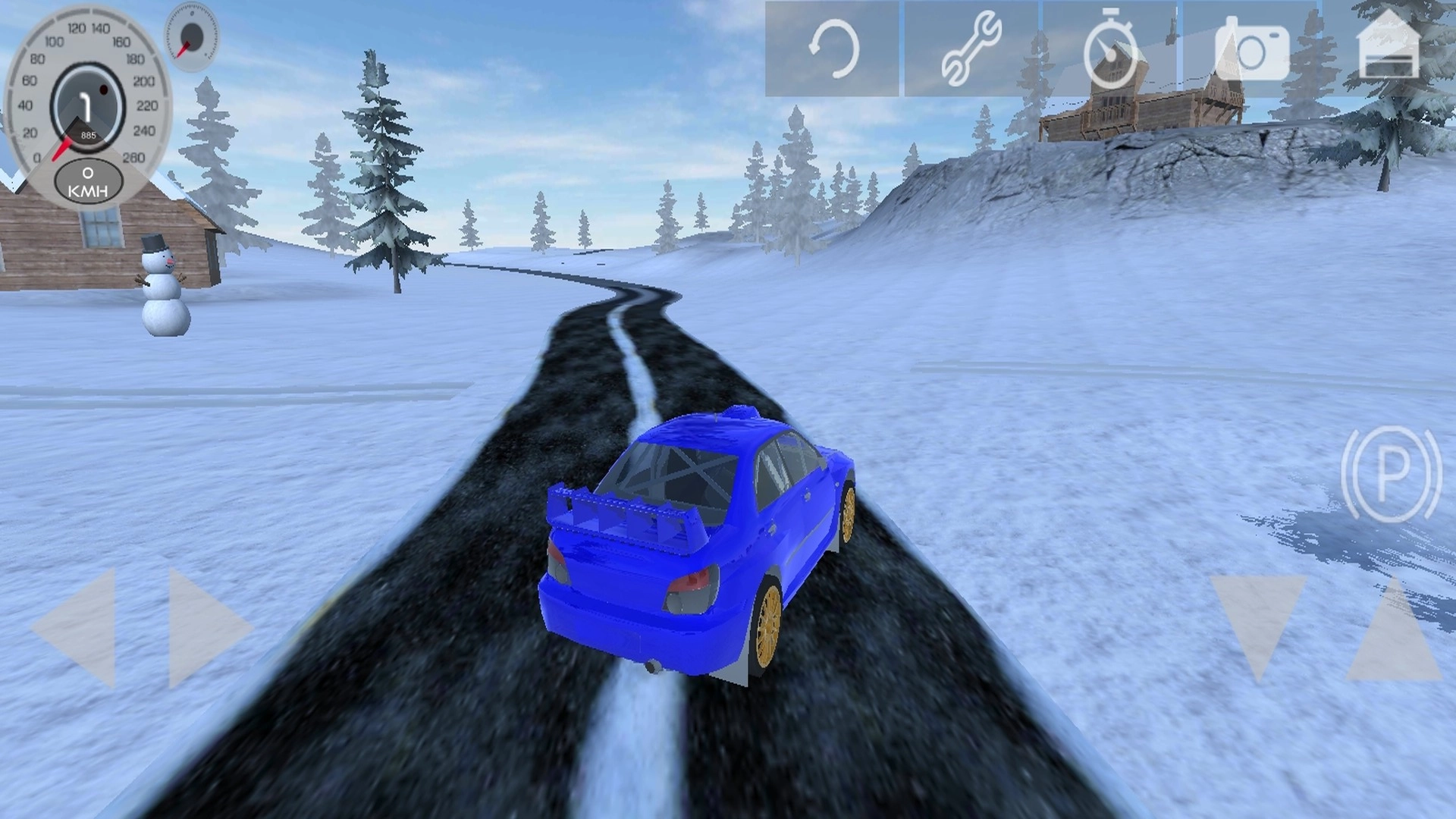Screen dimensions: 1456x819
Task: Engage the handbrake (P) button
Action: (1391, 475)
